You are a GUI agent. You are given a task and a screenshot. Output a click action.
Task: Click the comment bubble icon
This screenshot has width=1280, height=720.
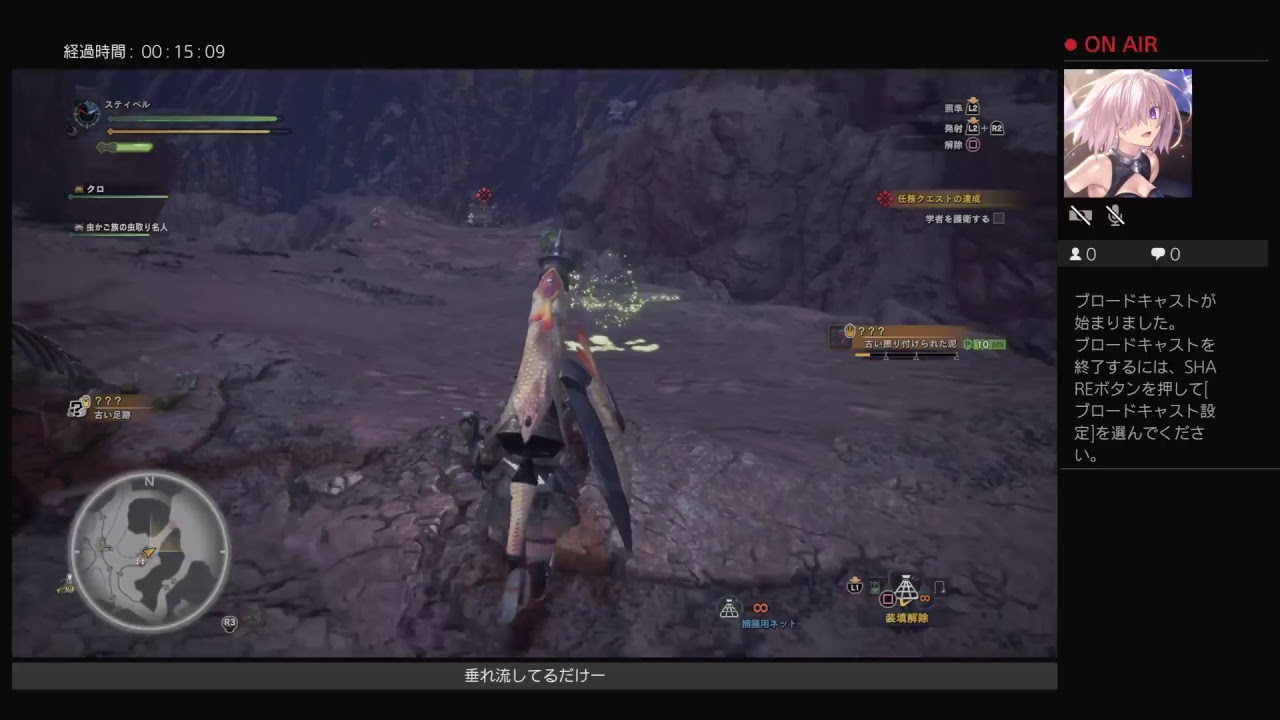[1157, 254]
